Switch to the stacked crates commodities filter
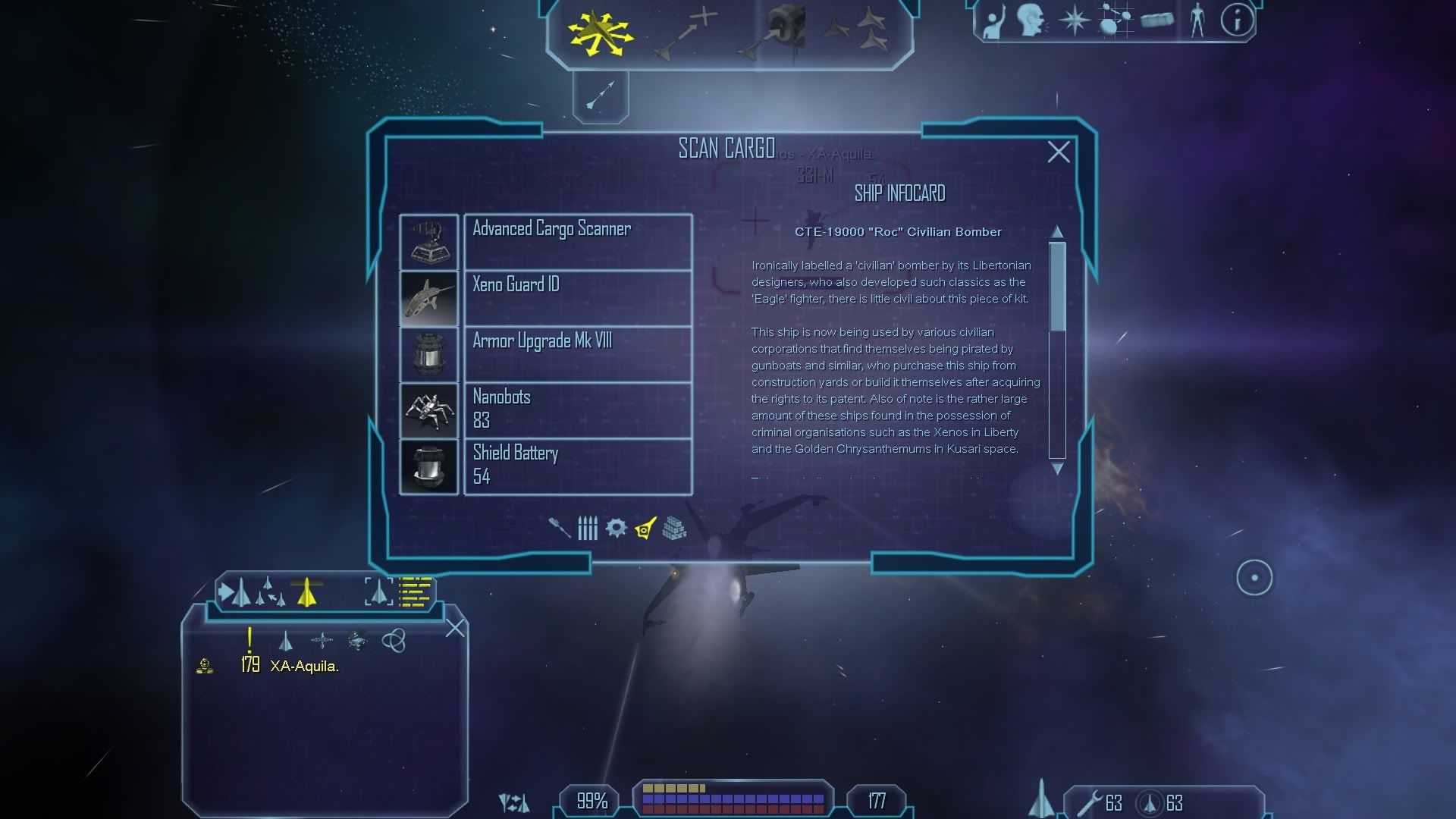 (x=674, y=528)
